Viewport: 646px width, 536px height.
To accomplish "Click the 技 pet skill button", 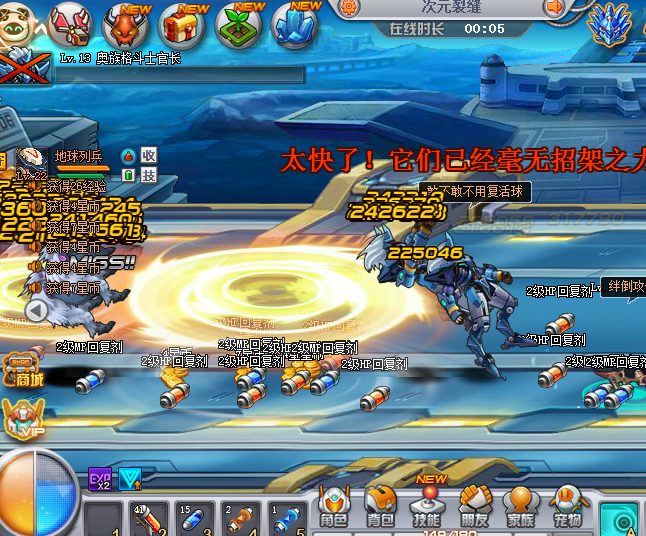I will [x=148, y=175].
